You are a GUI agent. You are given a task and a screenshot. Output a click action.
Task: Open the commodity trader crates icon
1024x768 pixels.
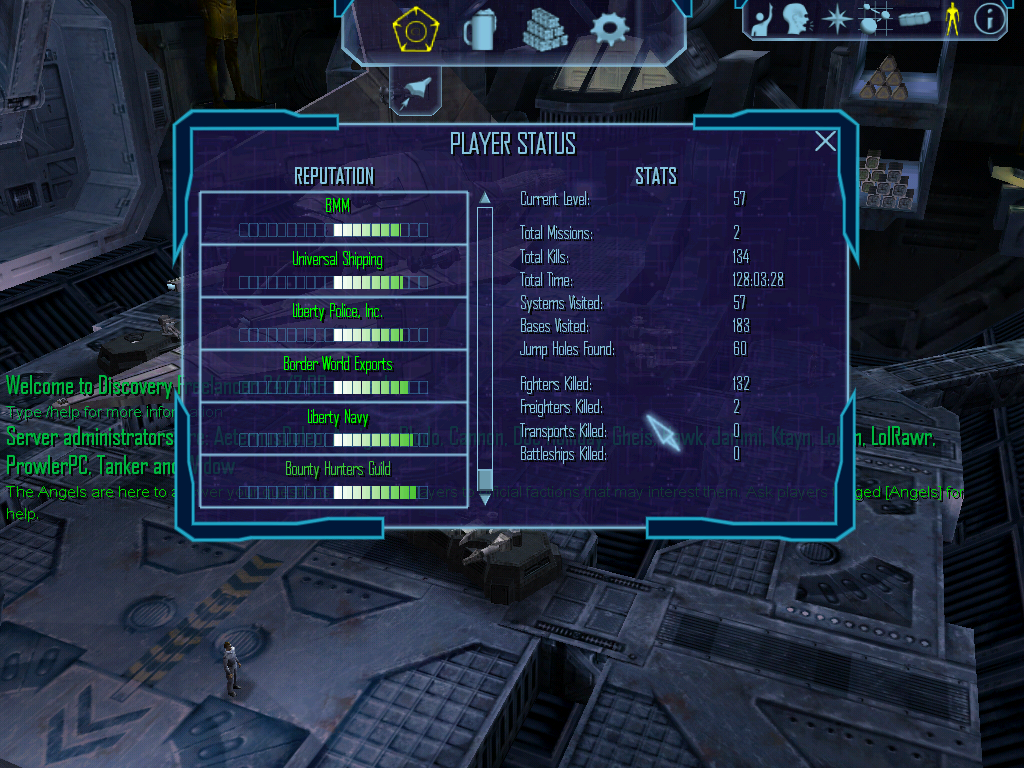point(545,30)
